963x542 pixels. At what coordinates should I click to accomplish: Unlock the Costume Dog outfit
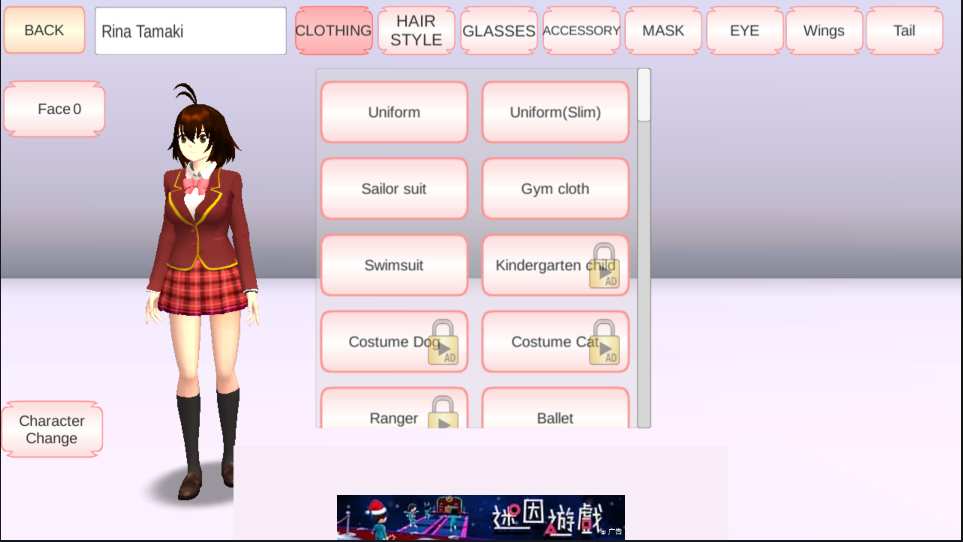click(x=394, y=342)
